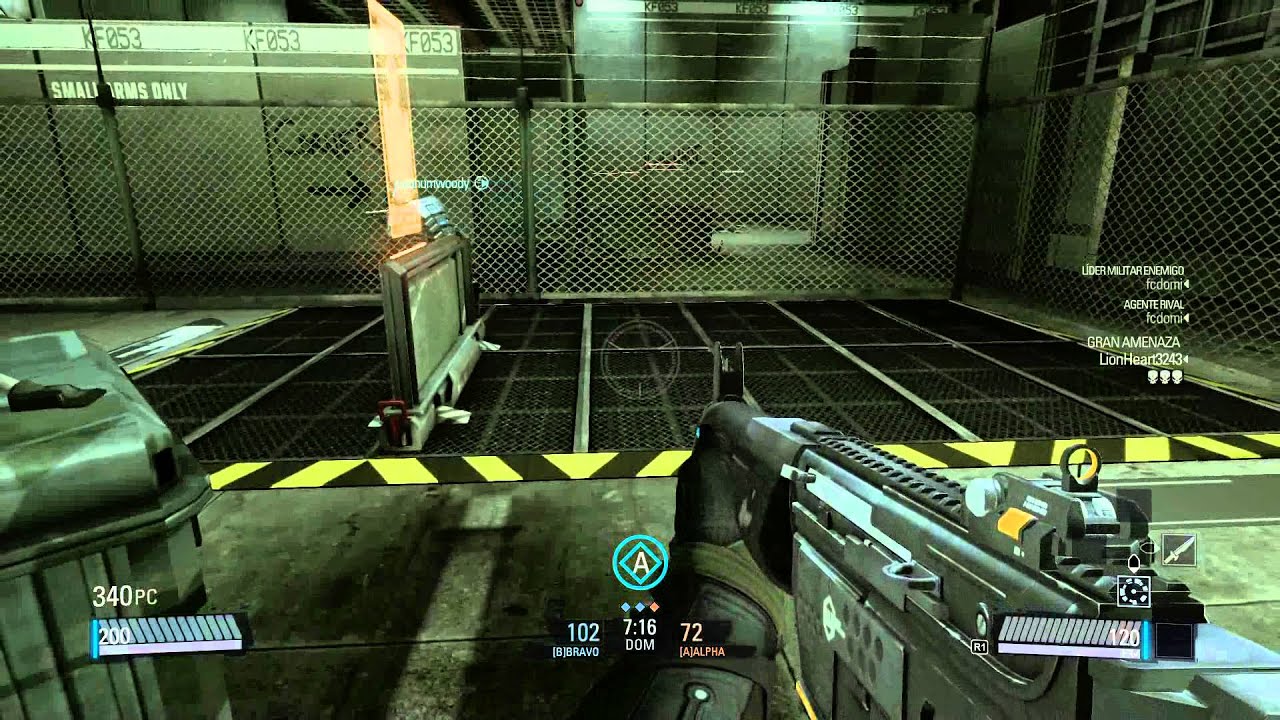Click the middle skull icon in killstreak row
The width and height of the screenshot is (1280, 720).
(x=1165, y=378)
